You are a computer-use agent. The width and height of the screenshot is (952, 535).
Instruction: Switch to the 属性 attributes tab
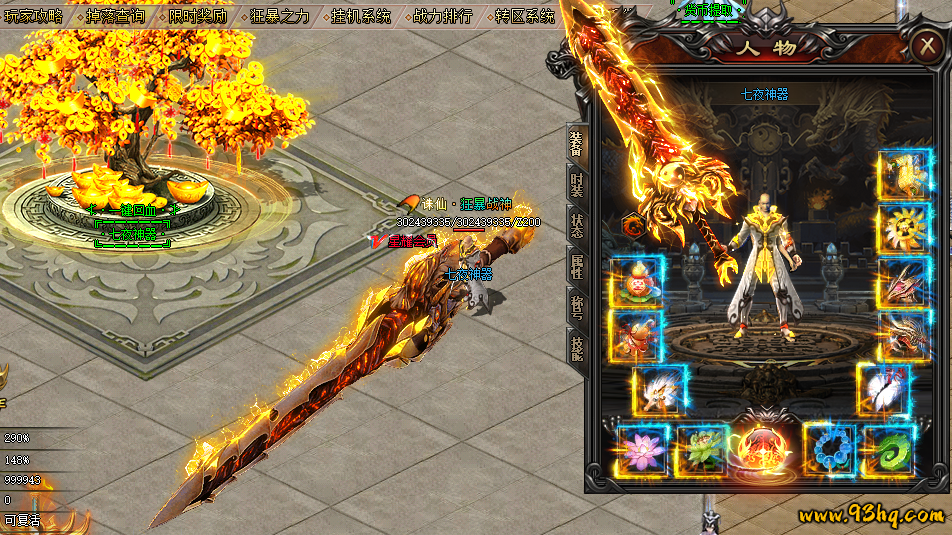[577, 266]
